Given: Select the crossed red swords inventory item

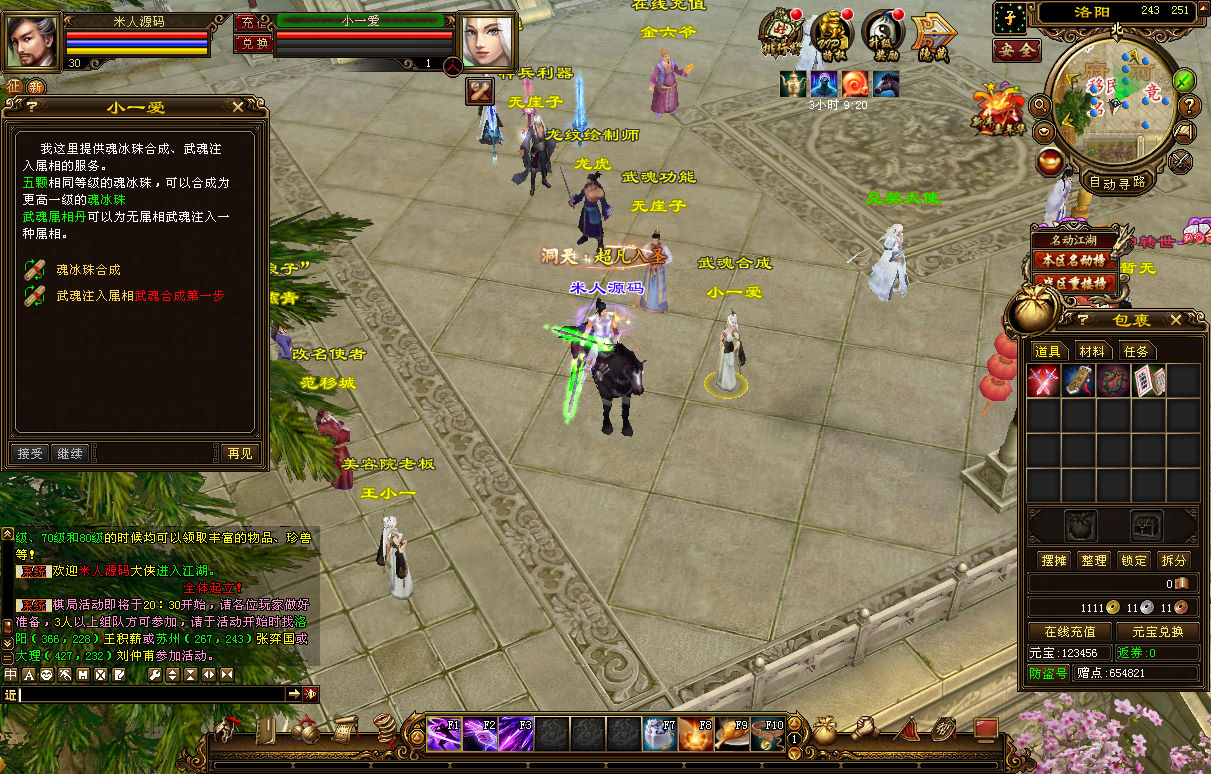Looking at the screenshot, I should click(x=1043, y=380).
